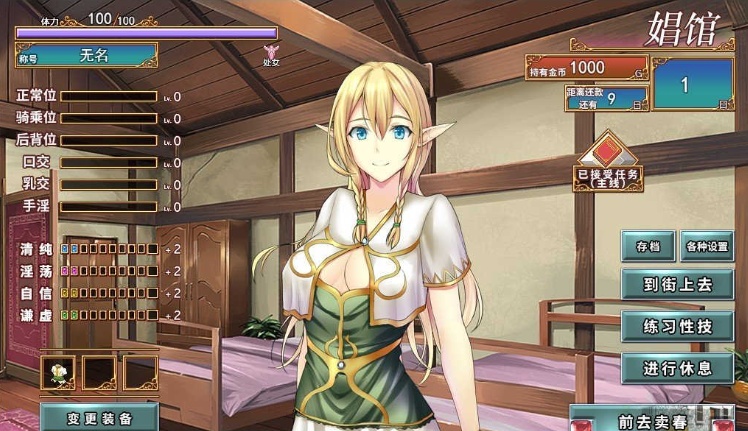Choose 进行休息 to rest
This screenshot has height=431, width=748.
[677, 368]
